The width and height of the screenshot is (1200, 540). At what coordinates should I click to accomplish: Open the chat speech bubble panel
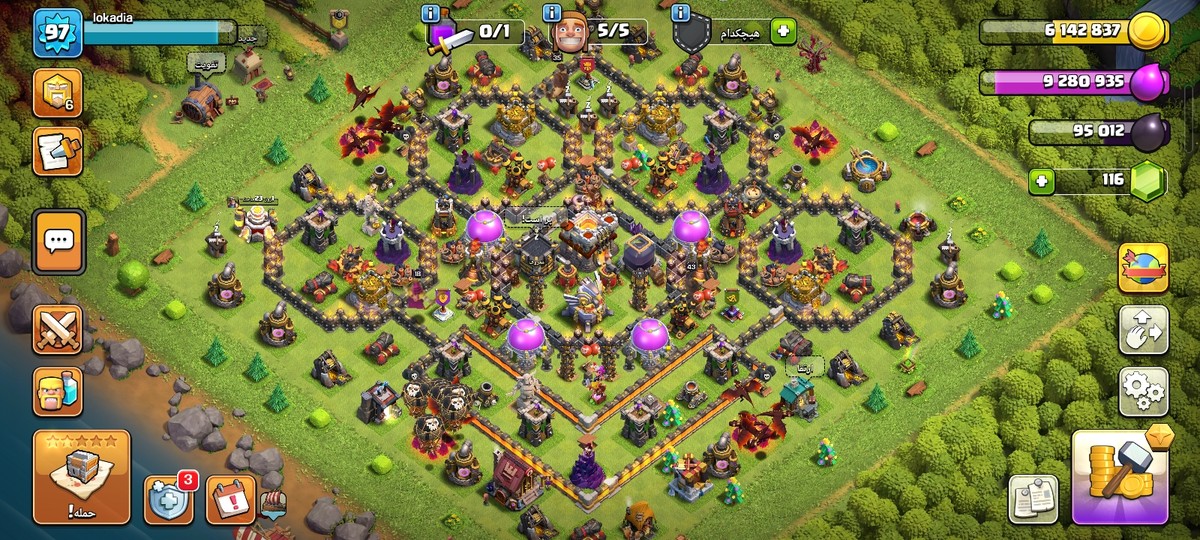click(x=59, y=241)
